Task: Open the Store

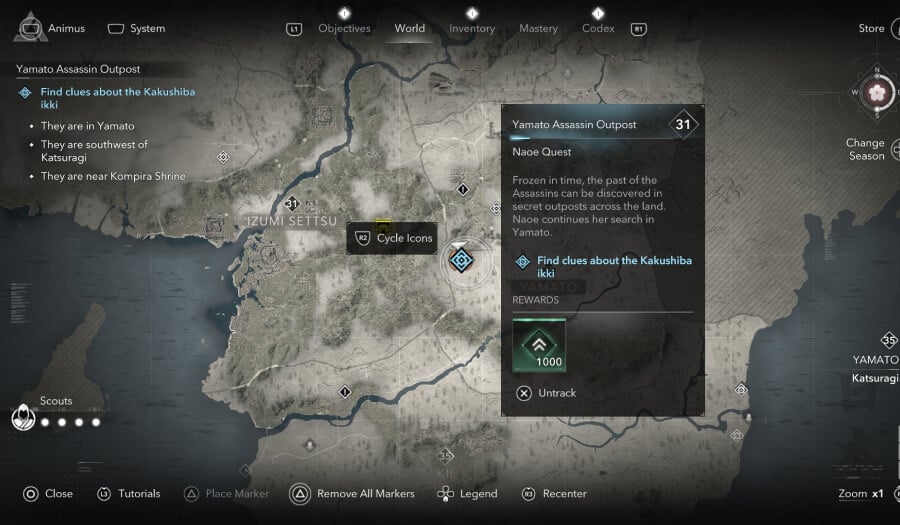Action: [x=871, y=28]
